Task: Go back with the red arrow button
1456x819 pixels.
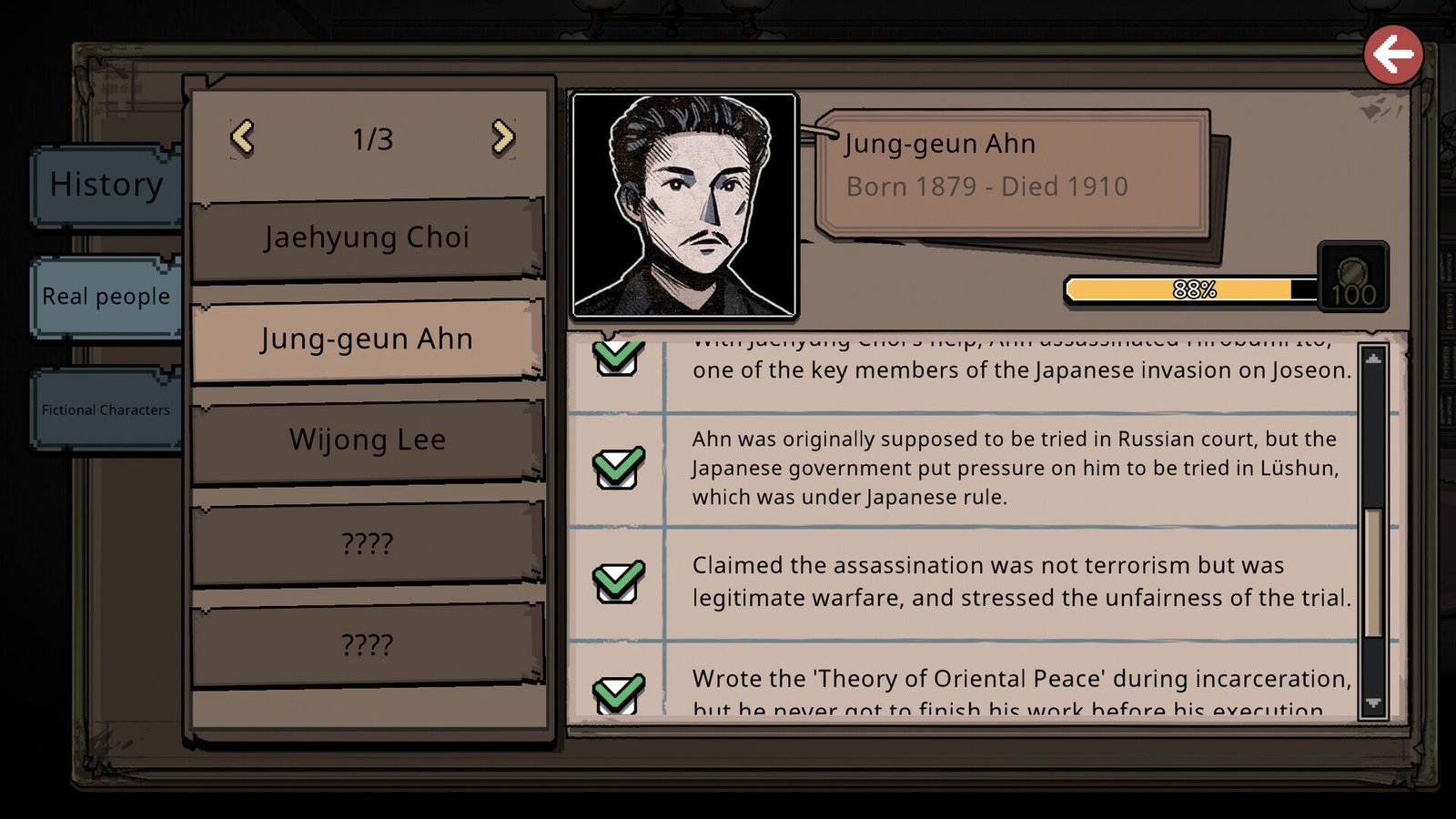Action: pyautogui.click(x=1393, y=56)
